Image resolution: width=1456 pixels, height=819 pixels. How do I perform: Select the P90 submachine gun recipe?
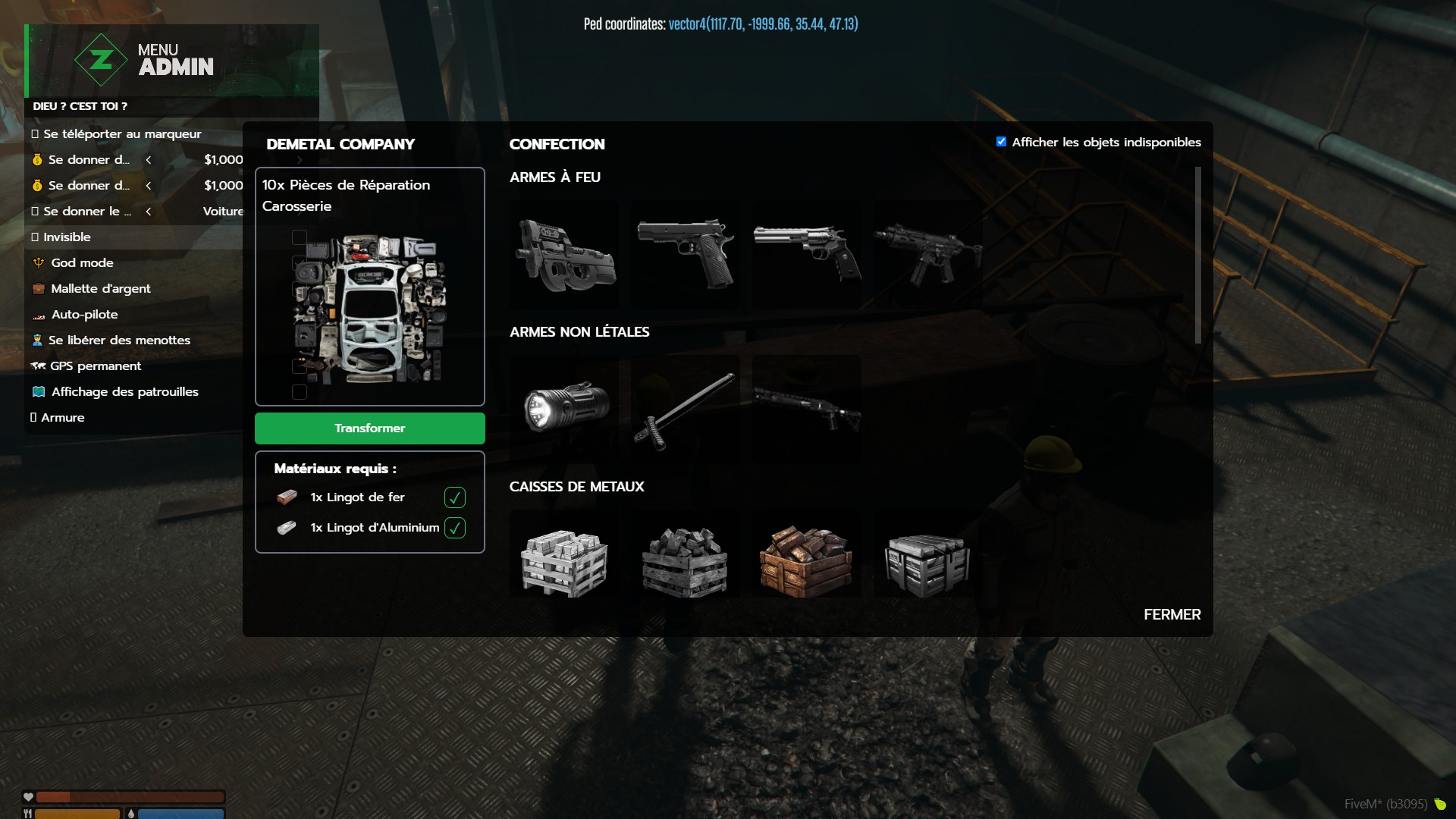pyautogui.click(x=564, y=255)
